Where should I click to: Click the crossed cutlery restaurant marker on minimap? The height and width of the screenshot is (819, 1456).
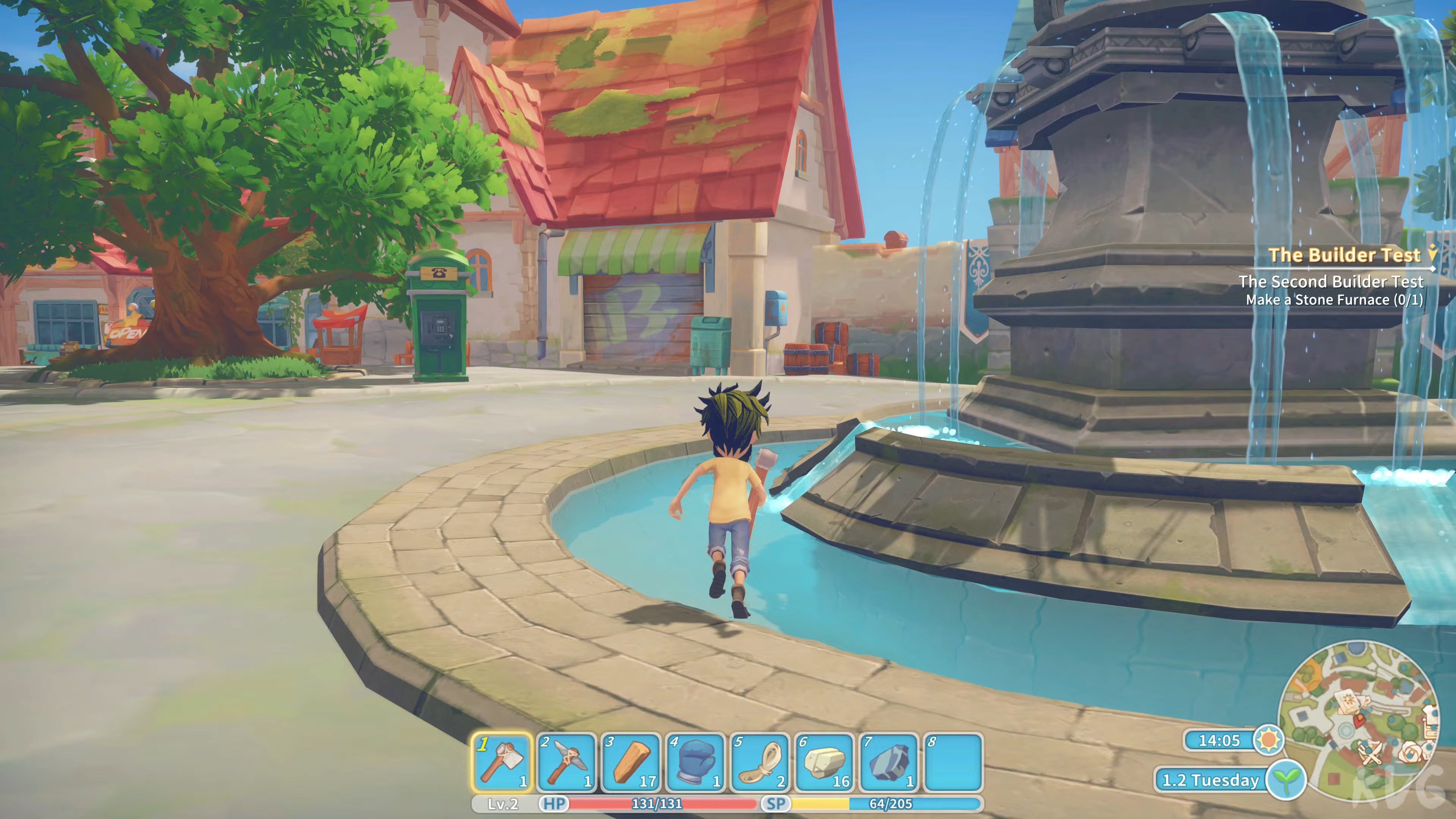point(1371,752)
